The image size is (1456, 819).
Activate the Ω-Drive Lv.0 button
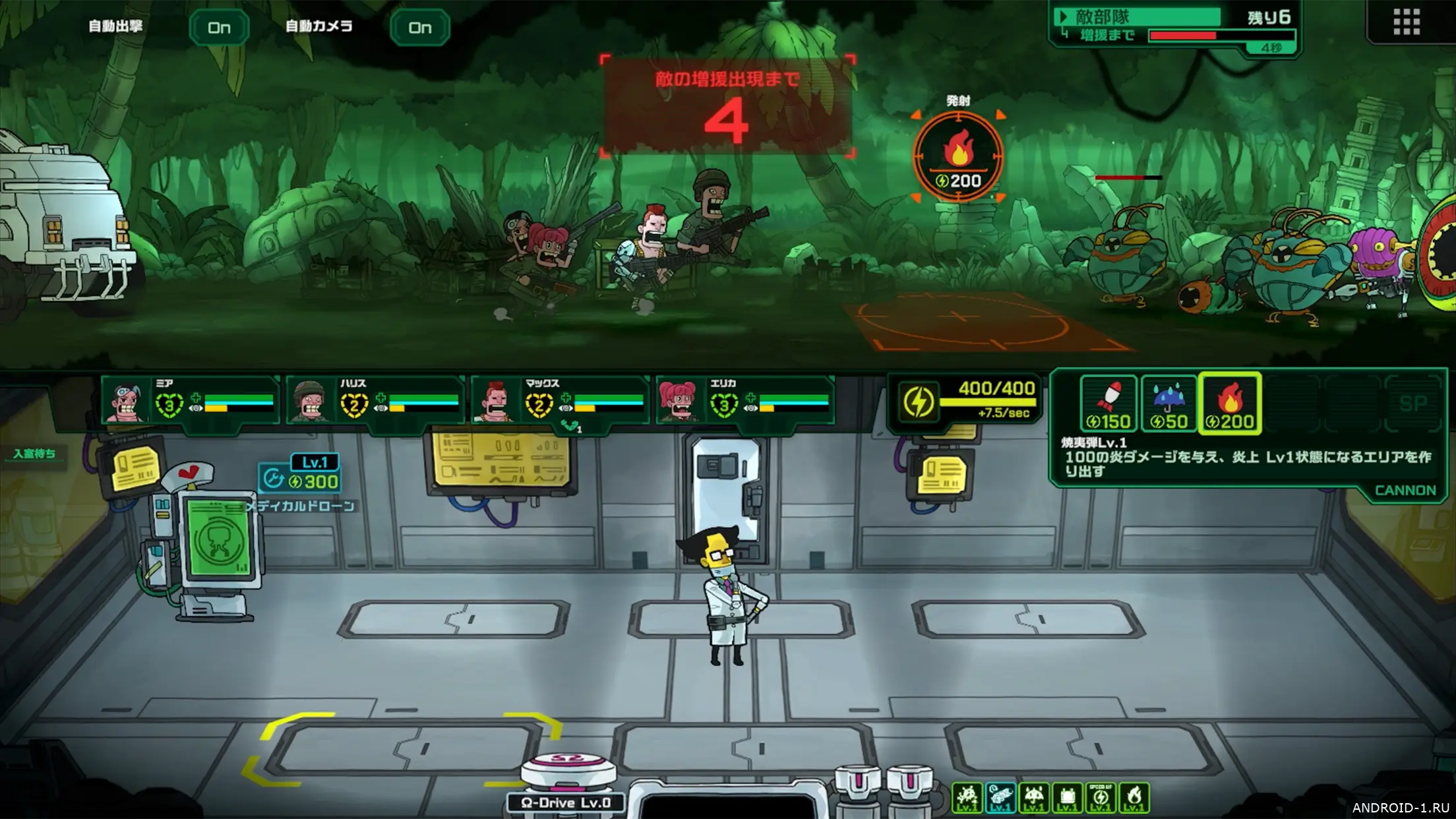(x=566, y=803)
